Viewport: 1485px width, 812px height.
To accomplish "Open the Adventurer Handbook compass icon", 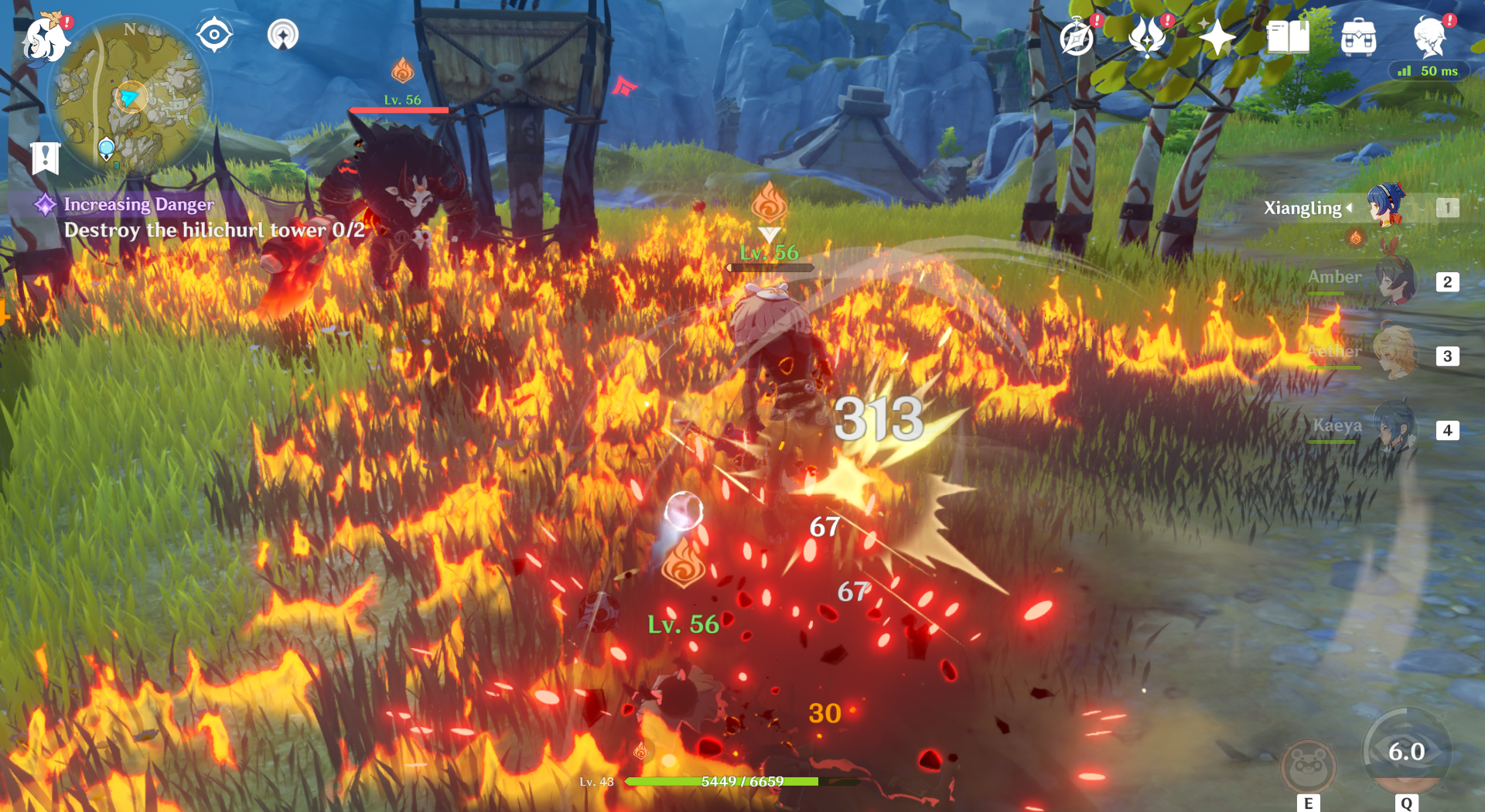I will tap(1077, 37).
